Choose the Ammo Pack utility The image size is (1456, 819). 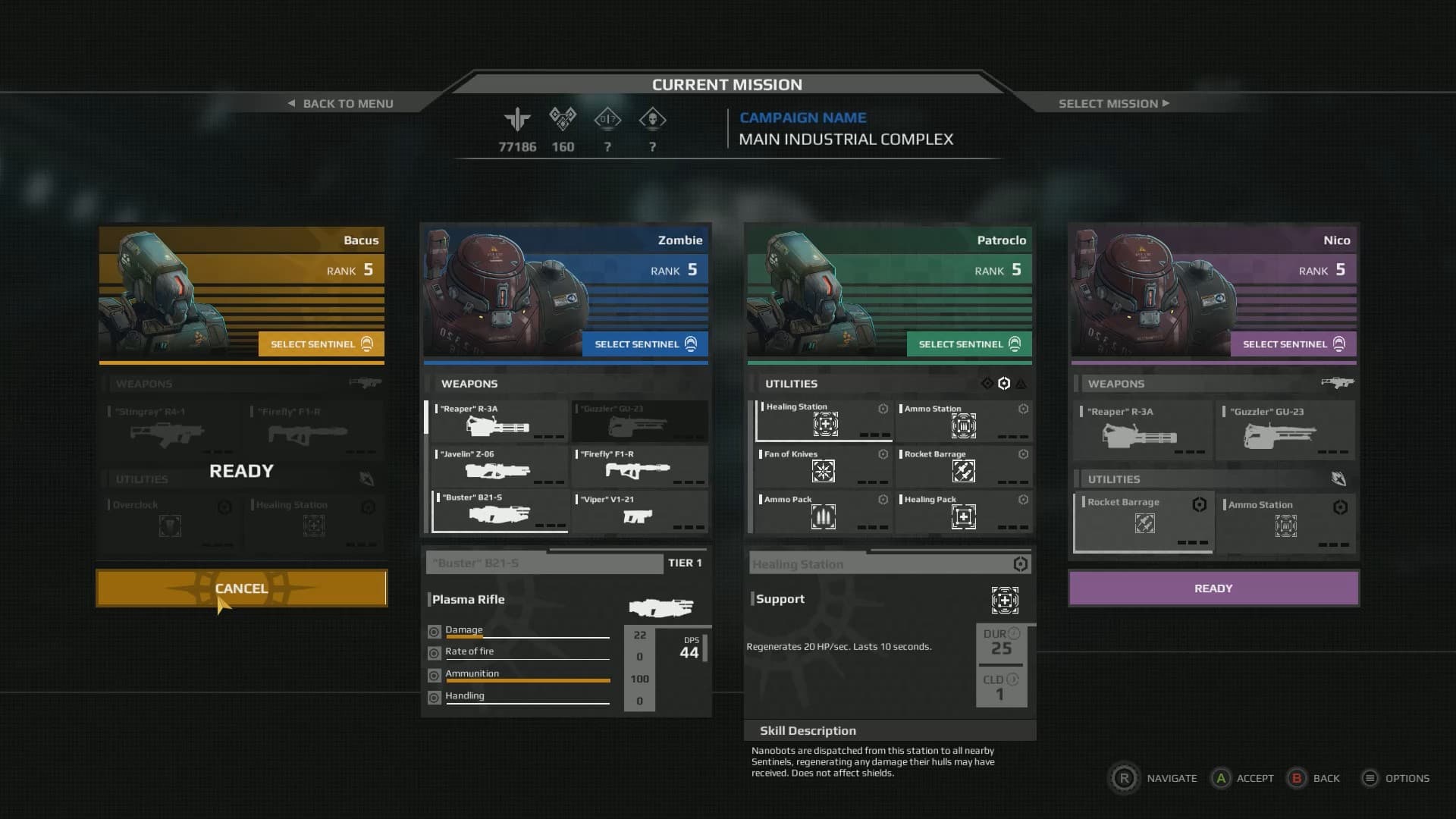tap(823, 512)
